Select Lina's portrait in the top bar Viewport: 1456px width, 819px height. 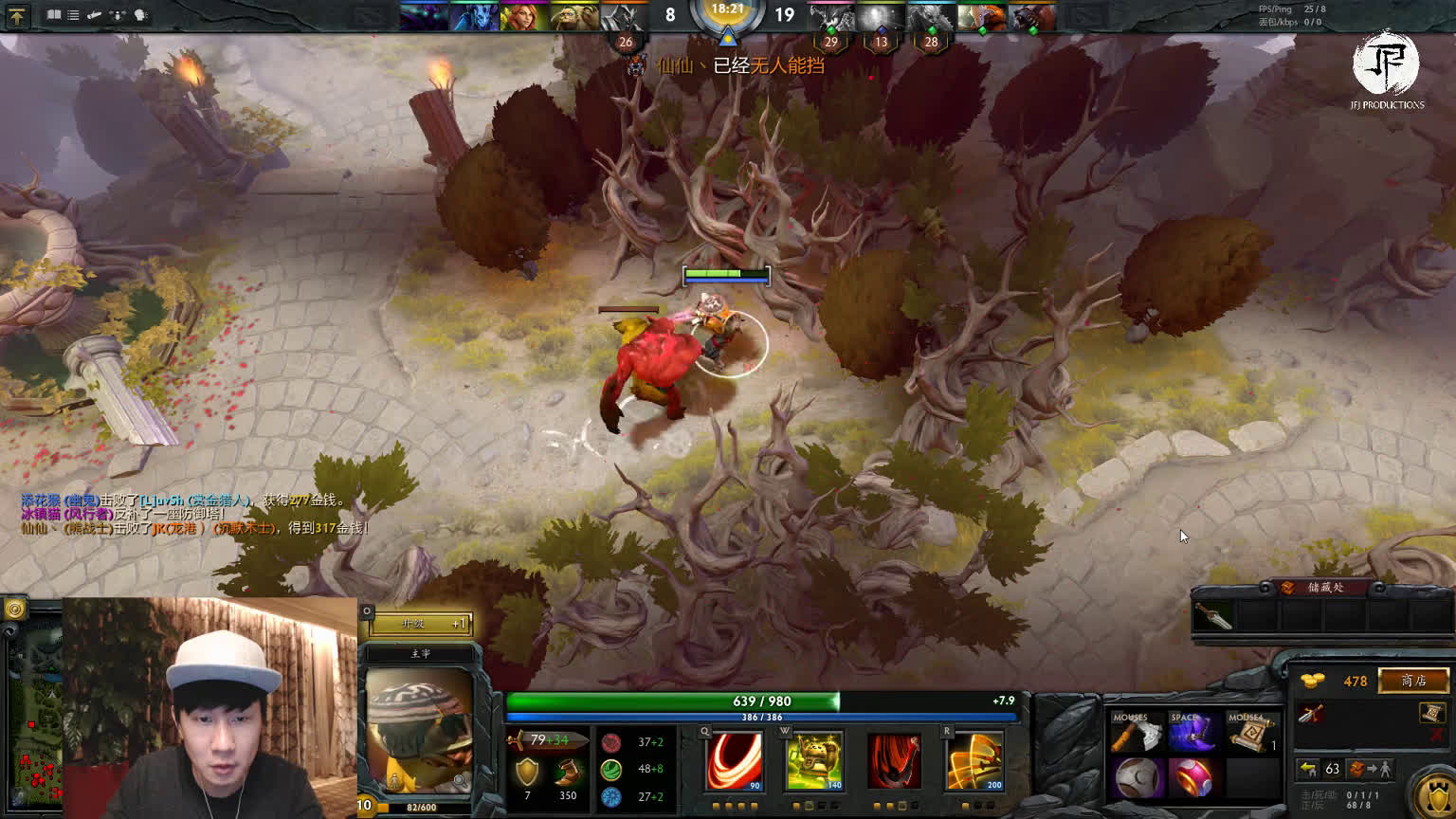tap(523, 17)
